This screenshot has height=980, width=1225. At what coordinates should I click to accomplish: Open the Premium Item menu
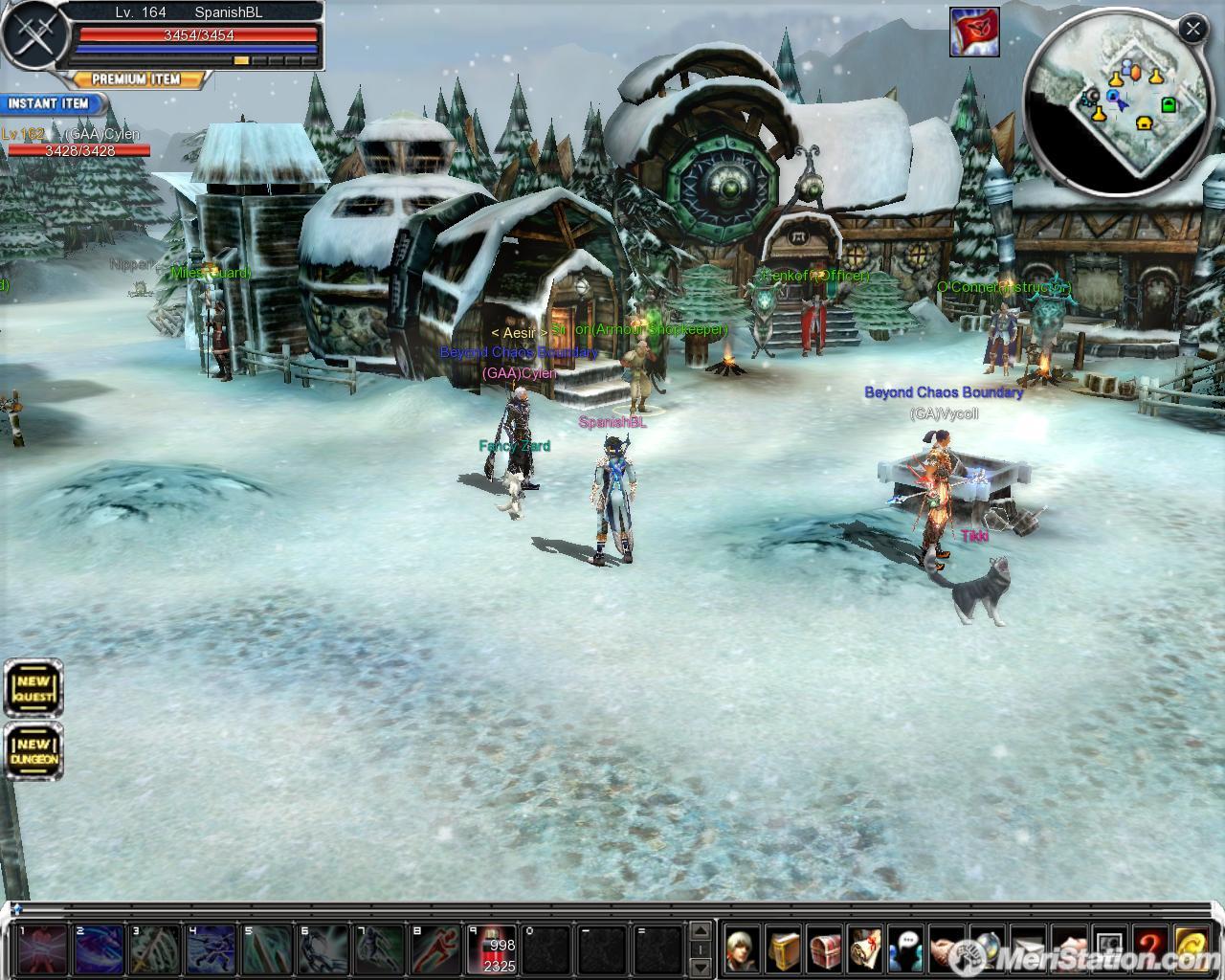click(137, 79)
